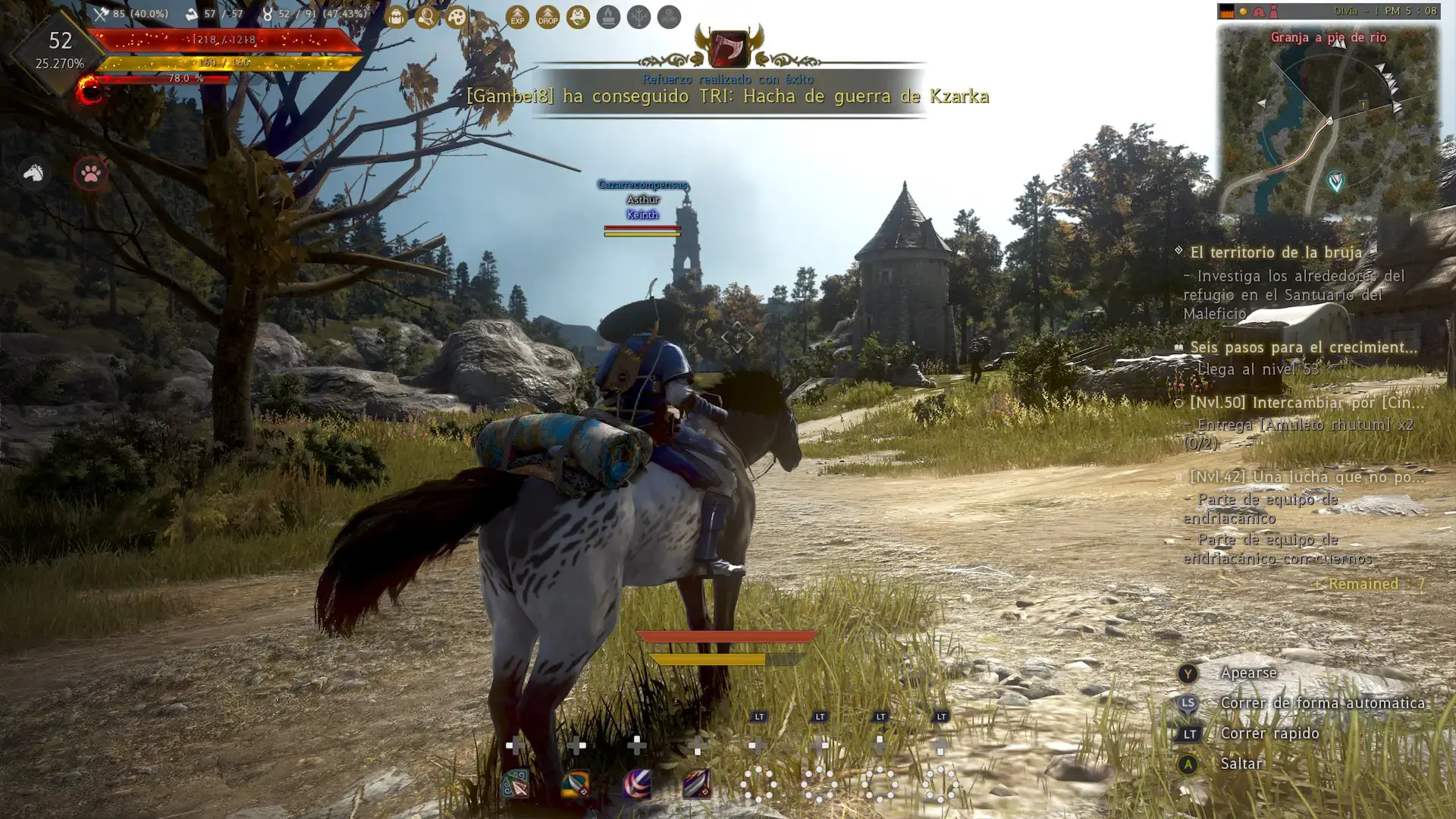This screenshot has width=1456, height=819.
Task: Select the pink paw pet icon
Action: coord(89,172)
